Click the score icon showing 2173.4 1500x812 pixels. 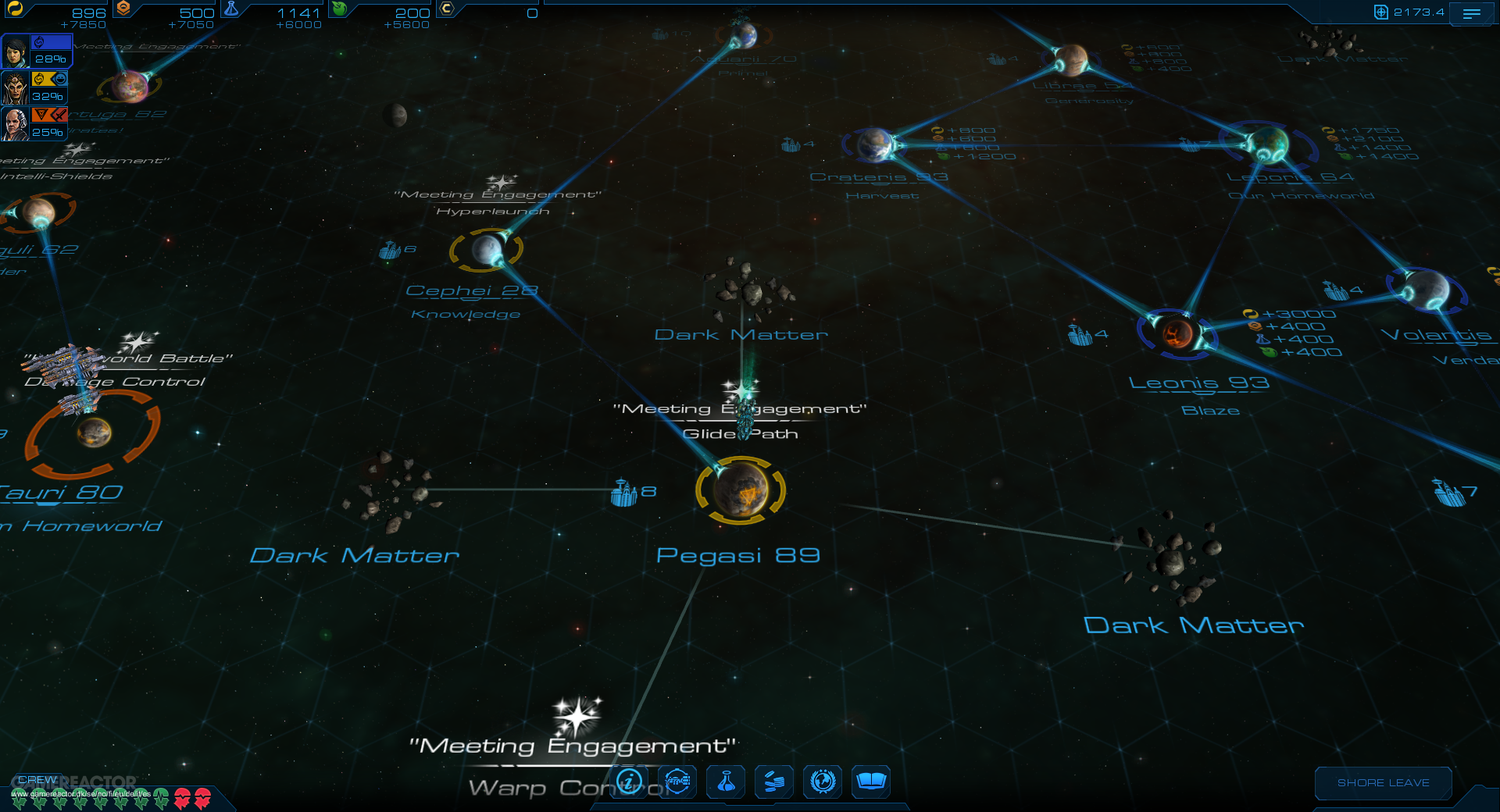(x=1380, y=13)
